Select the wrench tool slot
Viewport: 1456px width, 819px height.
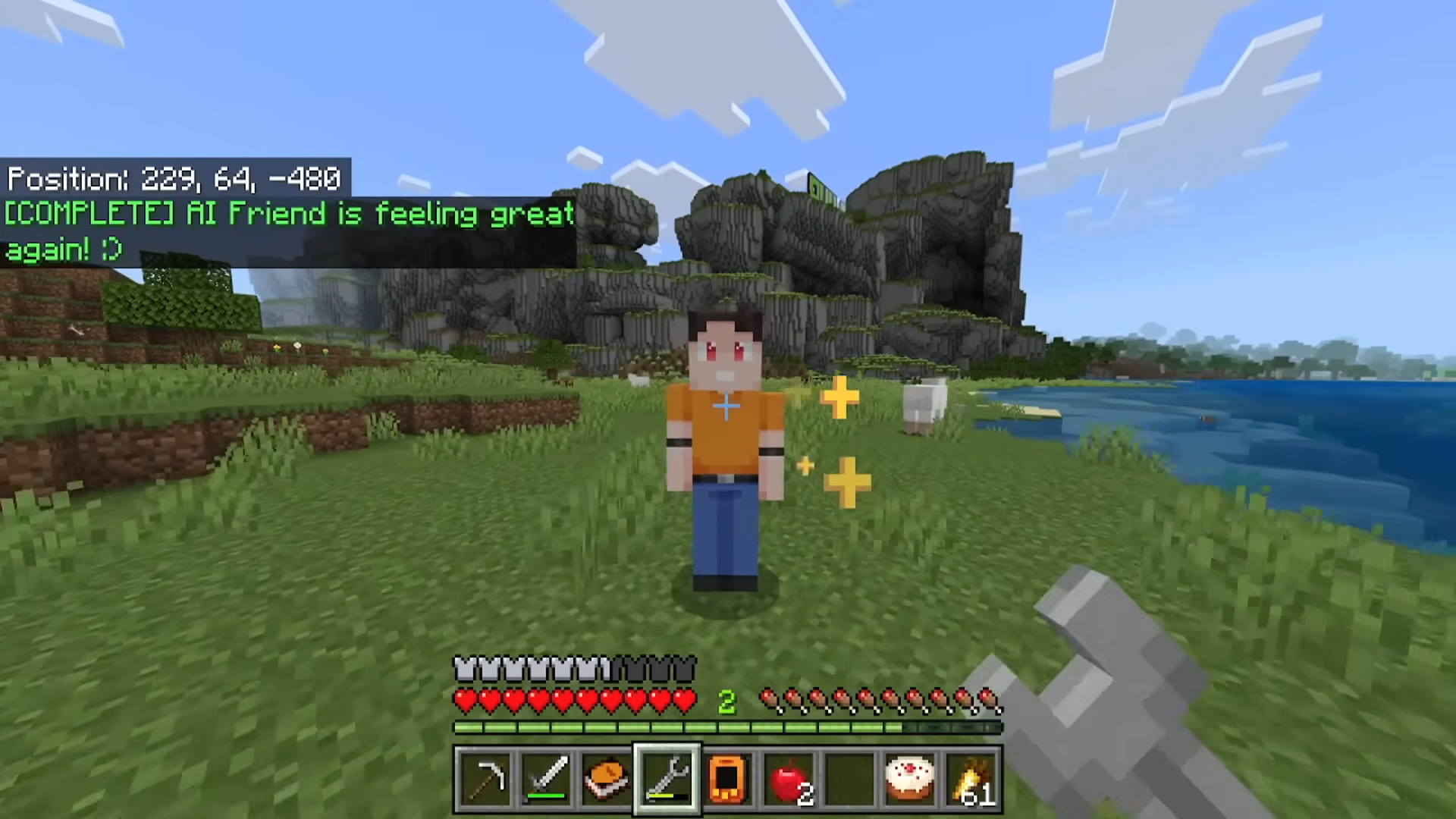[x=667, y=779]
